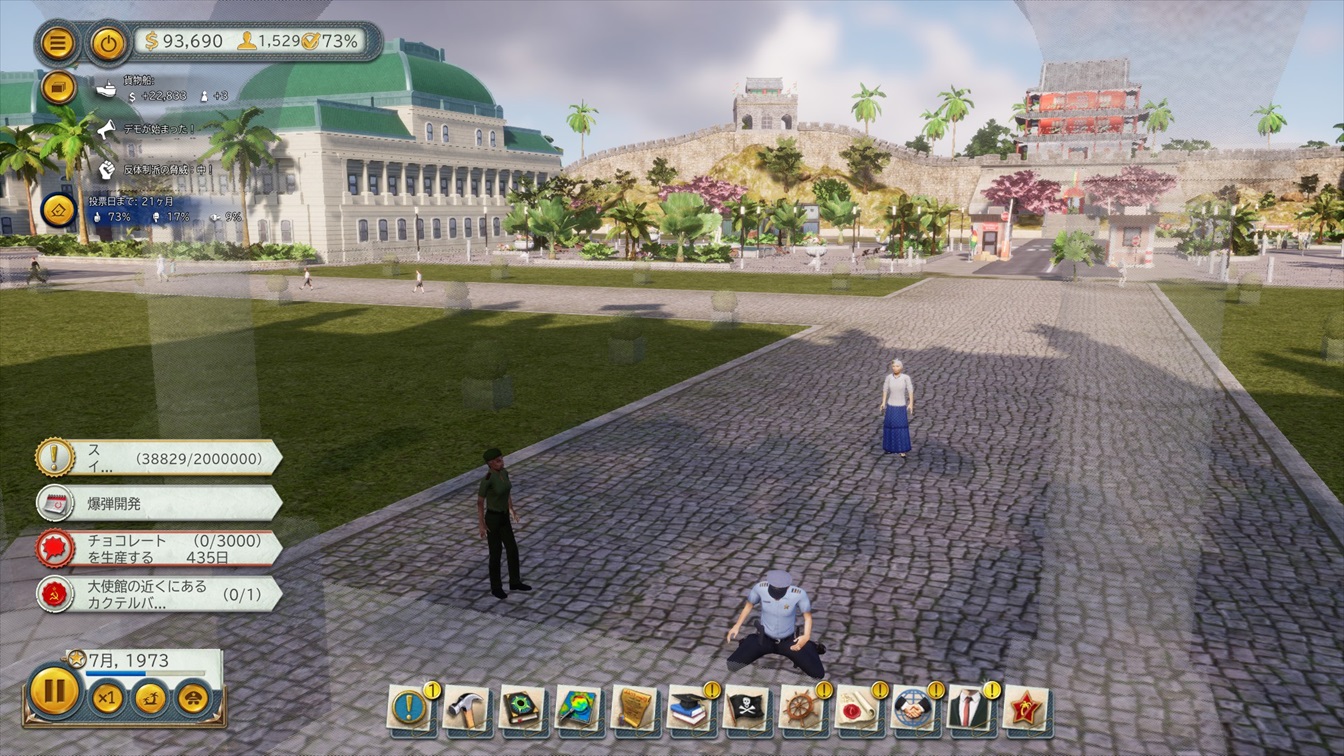Open the almanac book icon
The width and height of the screenshot is (1344, 756).
[x=521, y=708]
